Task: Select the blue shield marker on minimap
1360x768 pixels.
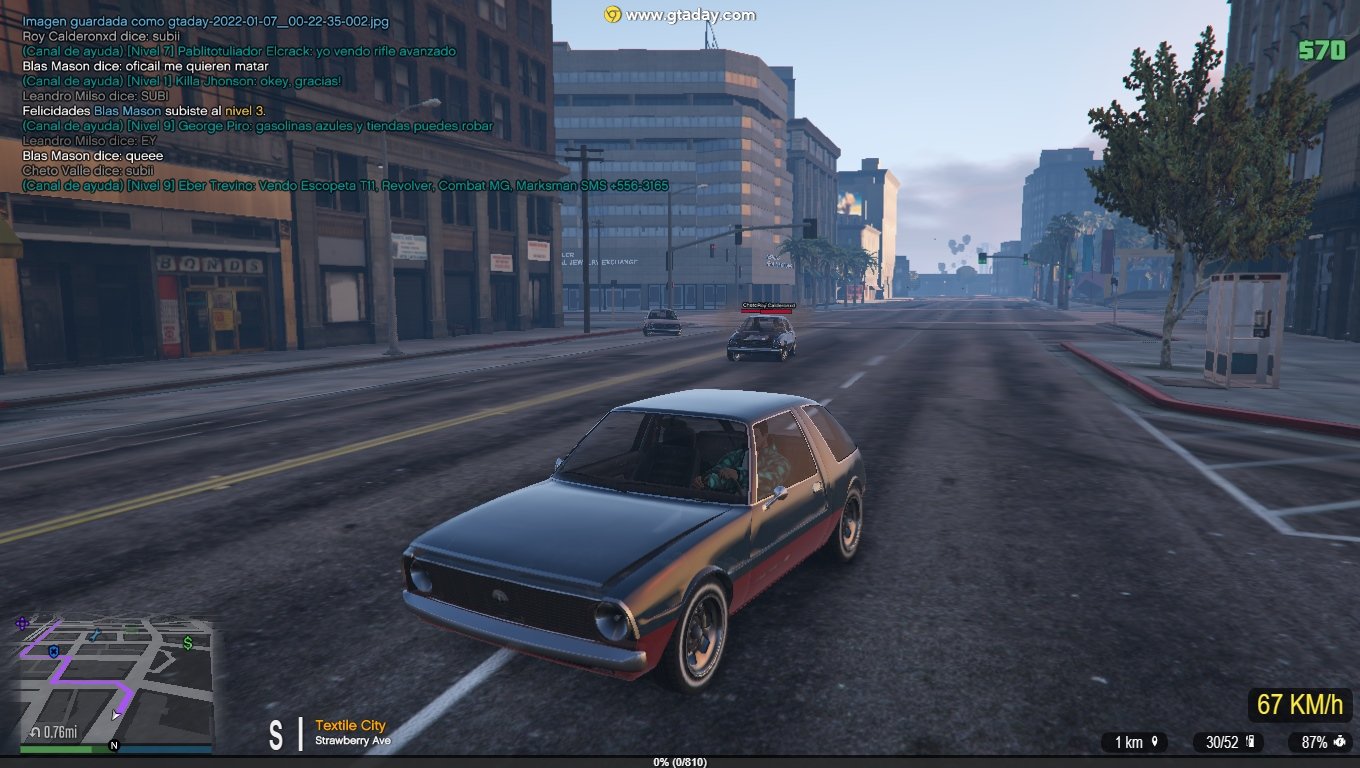Action: coord(53,651)
